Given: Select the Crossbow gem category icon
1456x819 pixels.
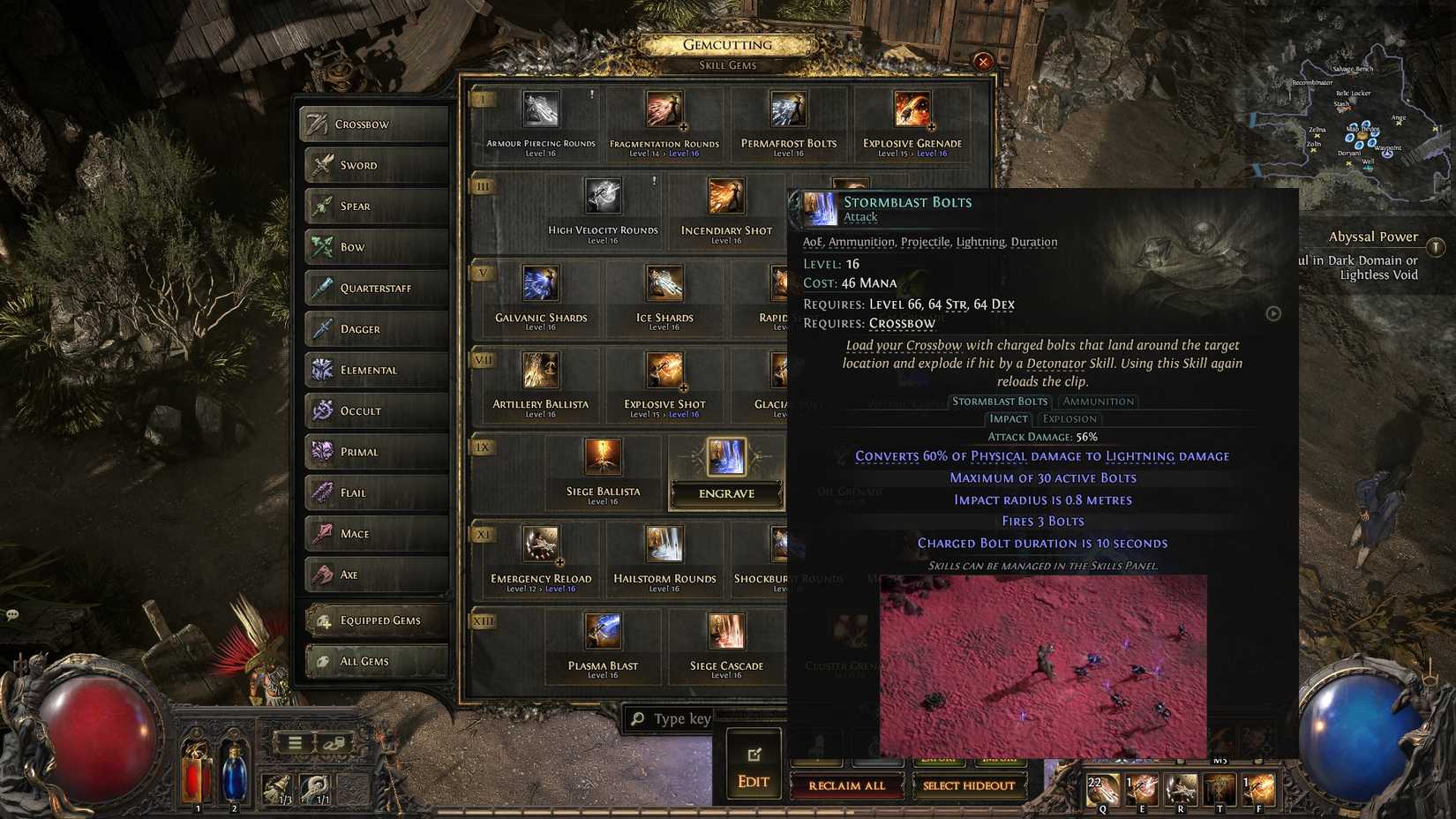Looking at the screenshot, I should (x=319, y=124).
